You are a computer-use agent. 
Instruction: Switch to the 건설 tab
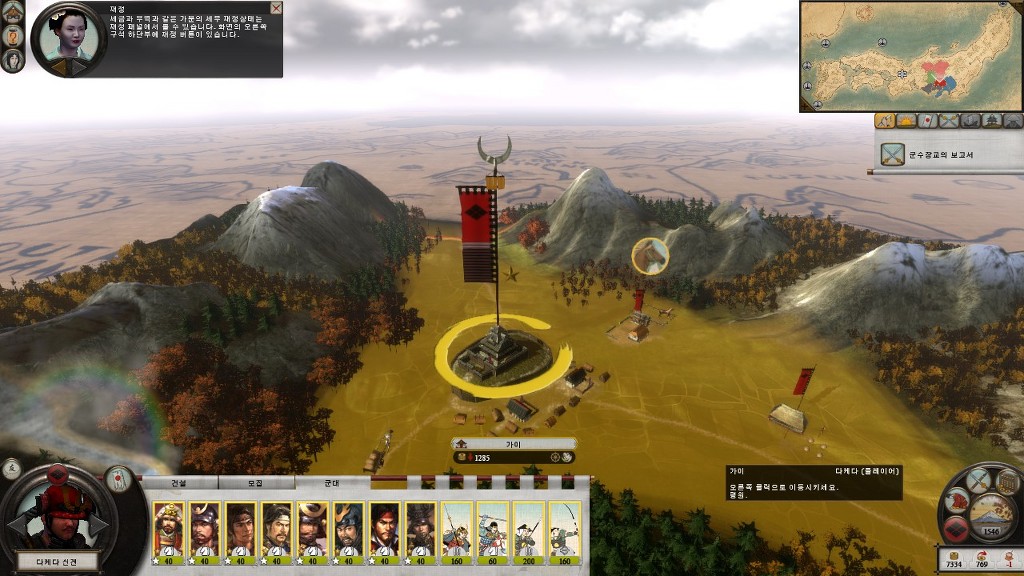[179, 482]
